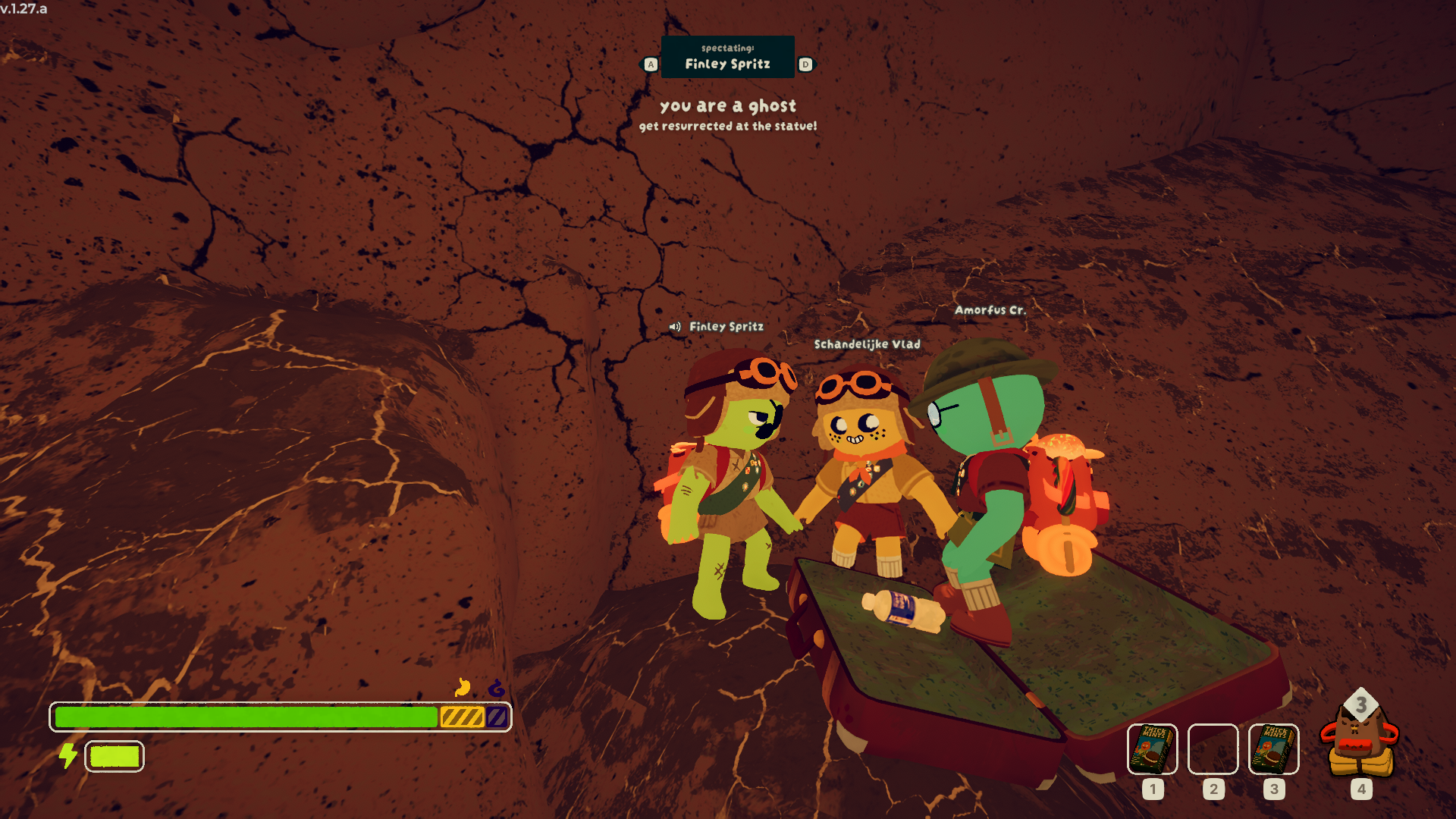Click the spectating Finley Spritz panel
The height and width of the screenshot is (819, 1456).
(727, 57)
